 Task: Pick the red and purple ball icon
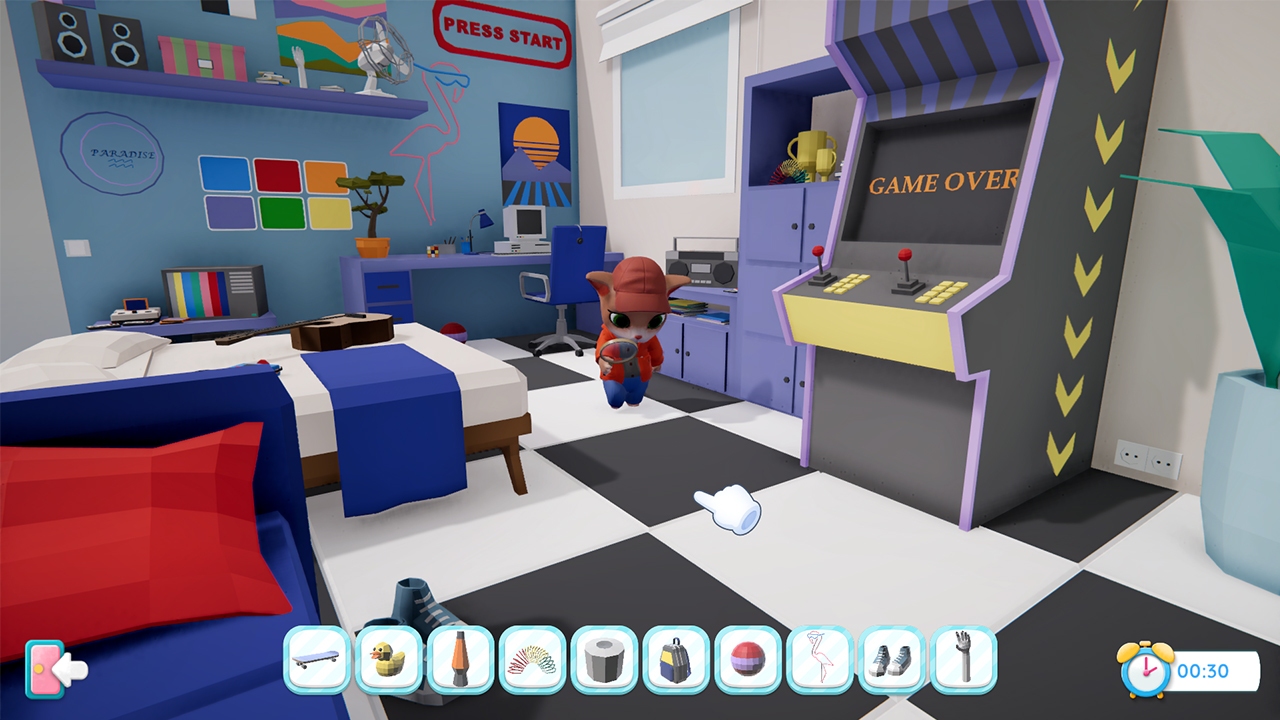tap(747, 662)
